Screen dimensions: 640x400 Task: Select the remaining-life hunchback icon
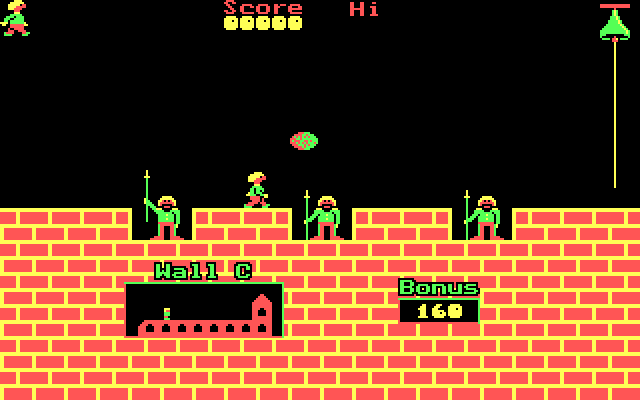(x=15, y=18)
